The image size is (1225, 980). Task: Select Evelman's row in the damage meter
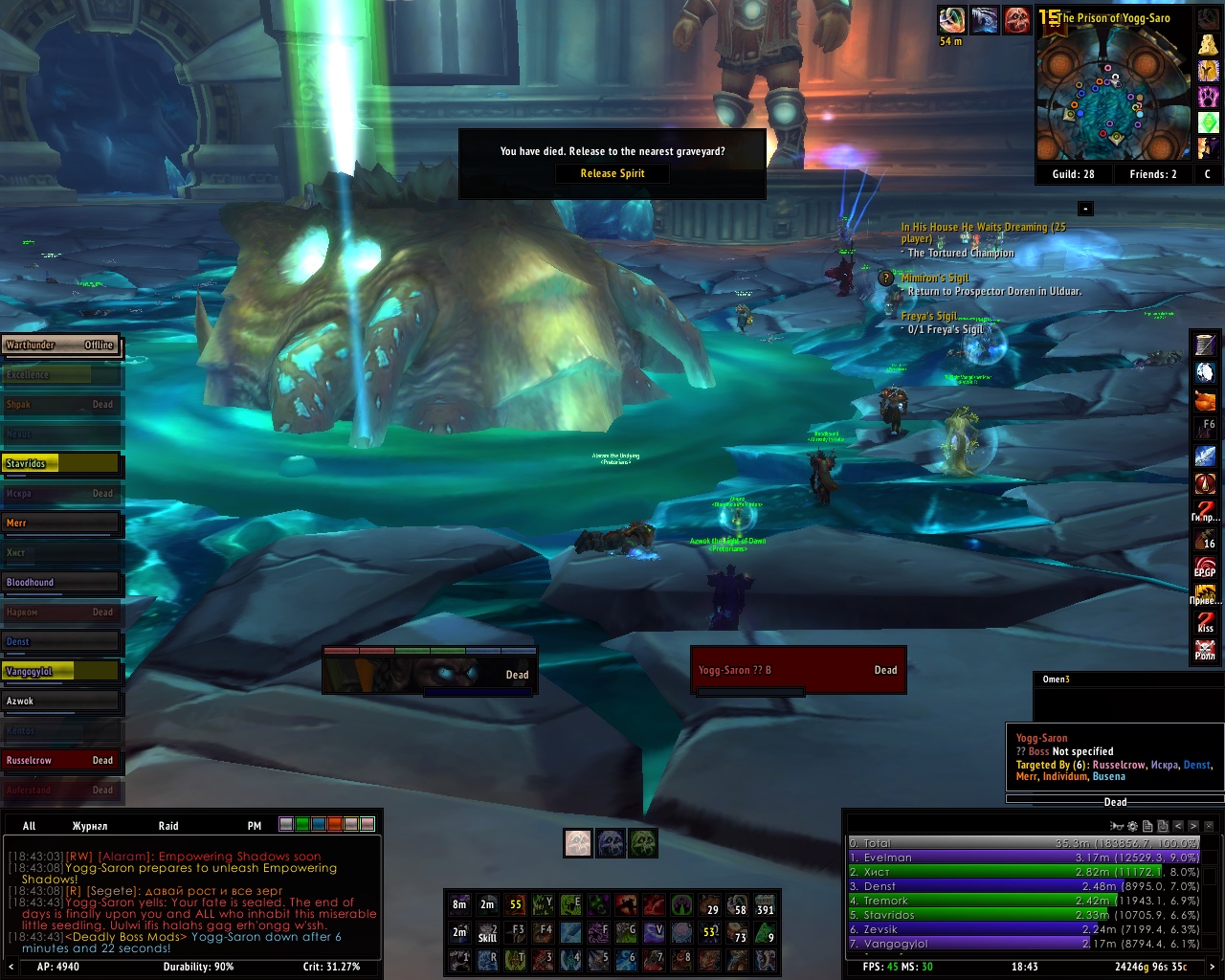coord(1023,857)
